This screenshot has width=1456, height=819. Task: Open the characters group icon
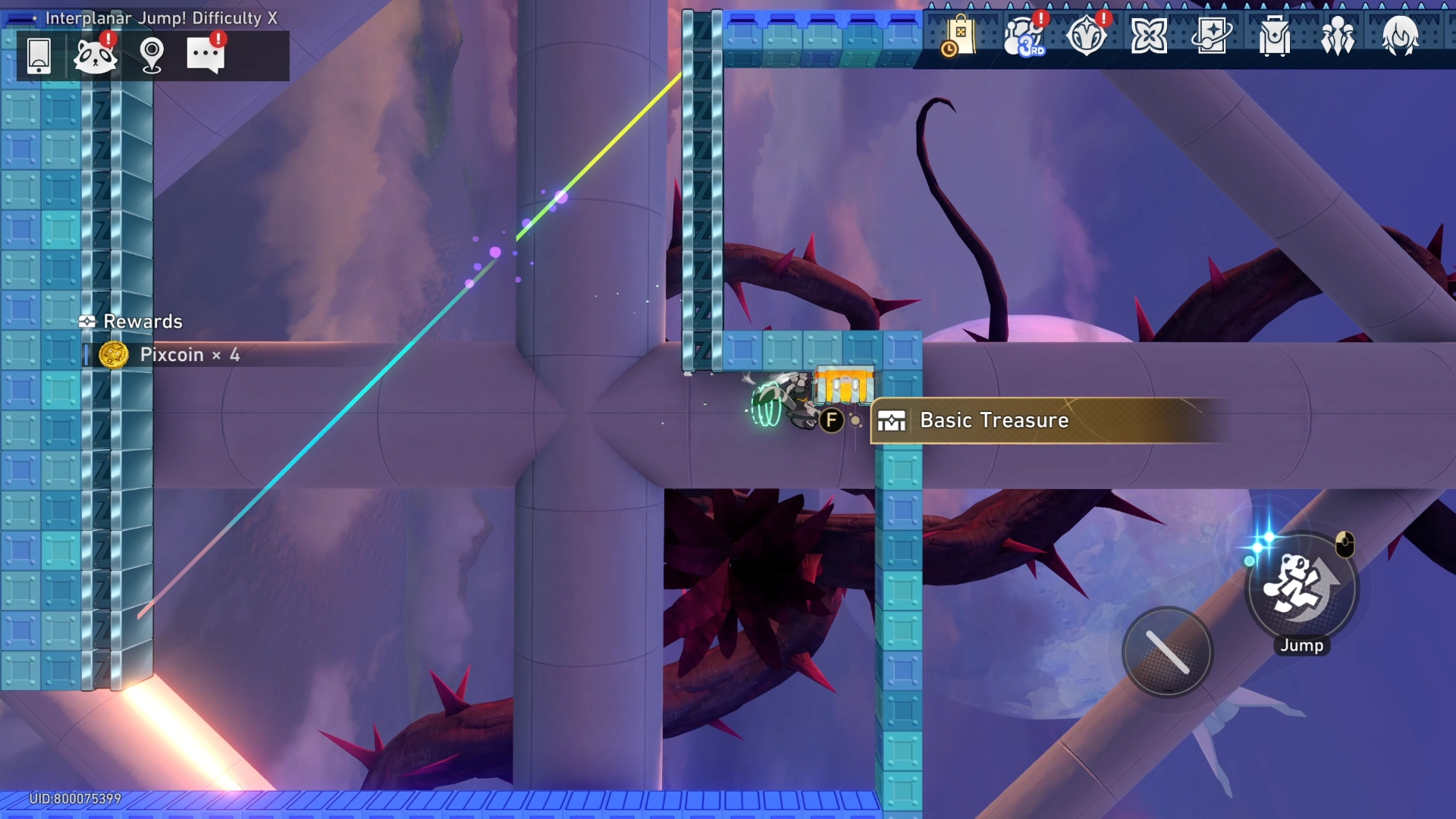click(x=1338, y=36)
